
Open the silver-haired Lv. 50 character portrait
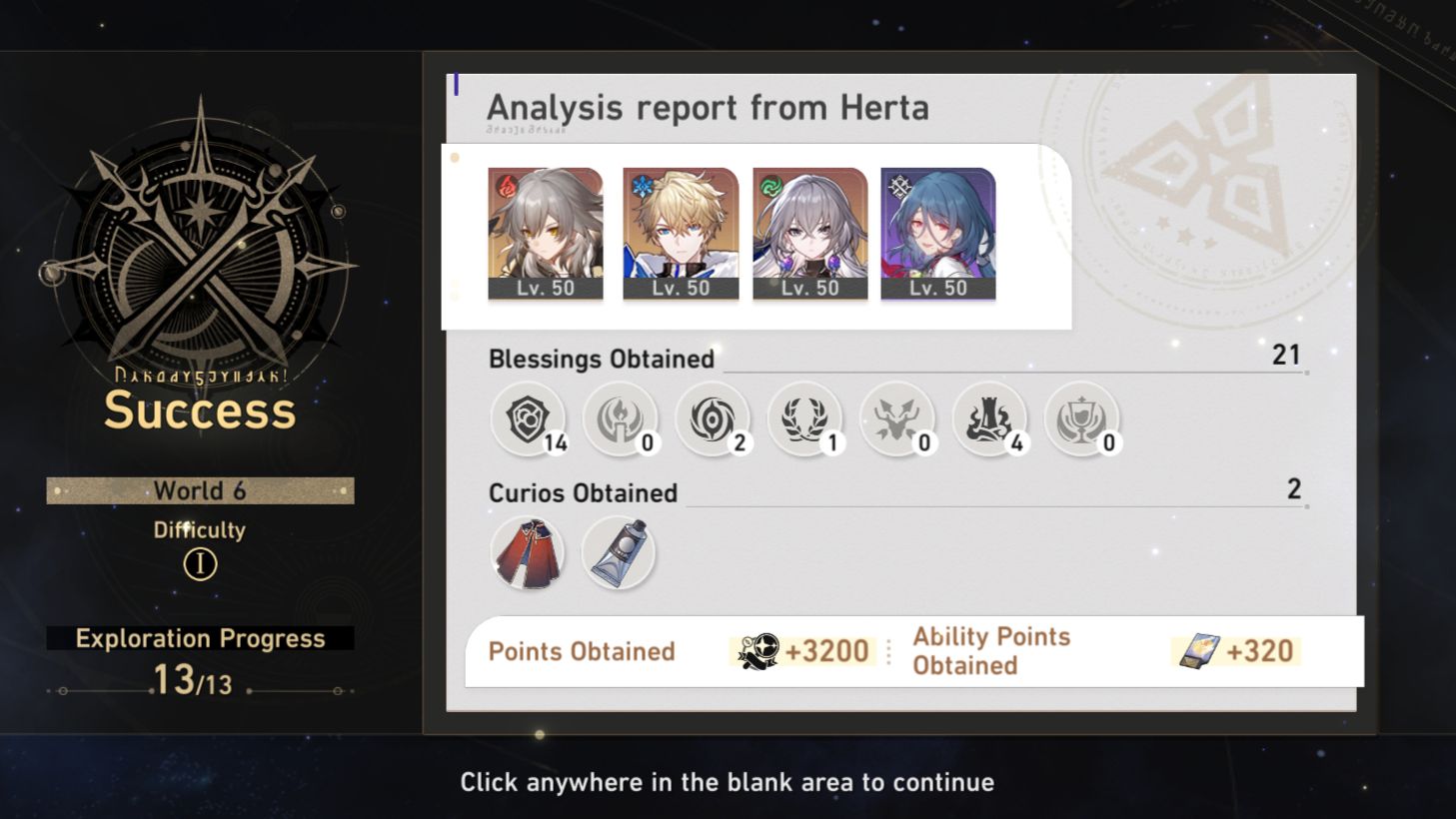[810, 232]
